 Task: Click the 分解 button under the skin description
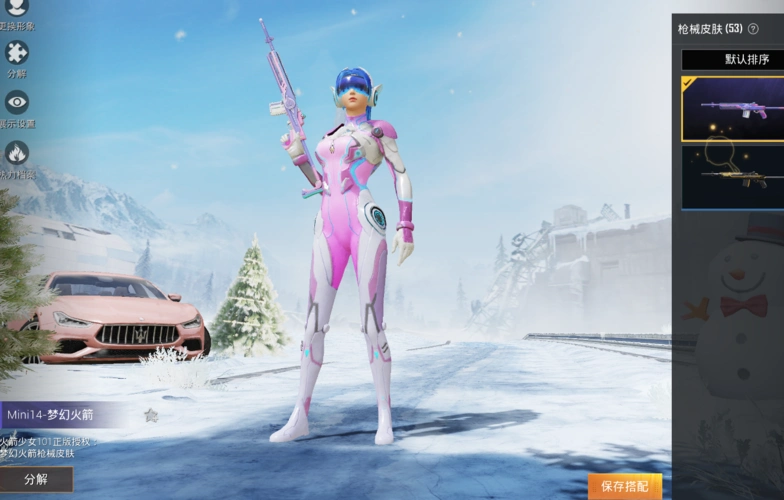click(36, 479)
